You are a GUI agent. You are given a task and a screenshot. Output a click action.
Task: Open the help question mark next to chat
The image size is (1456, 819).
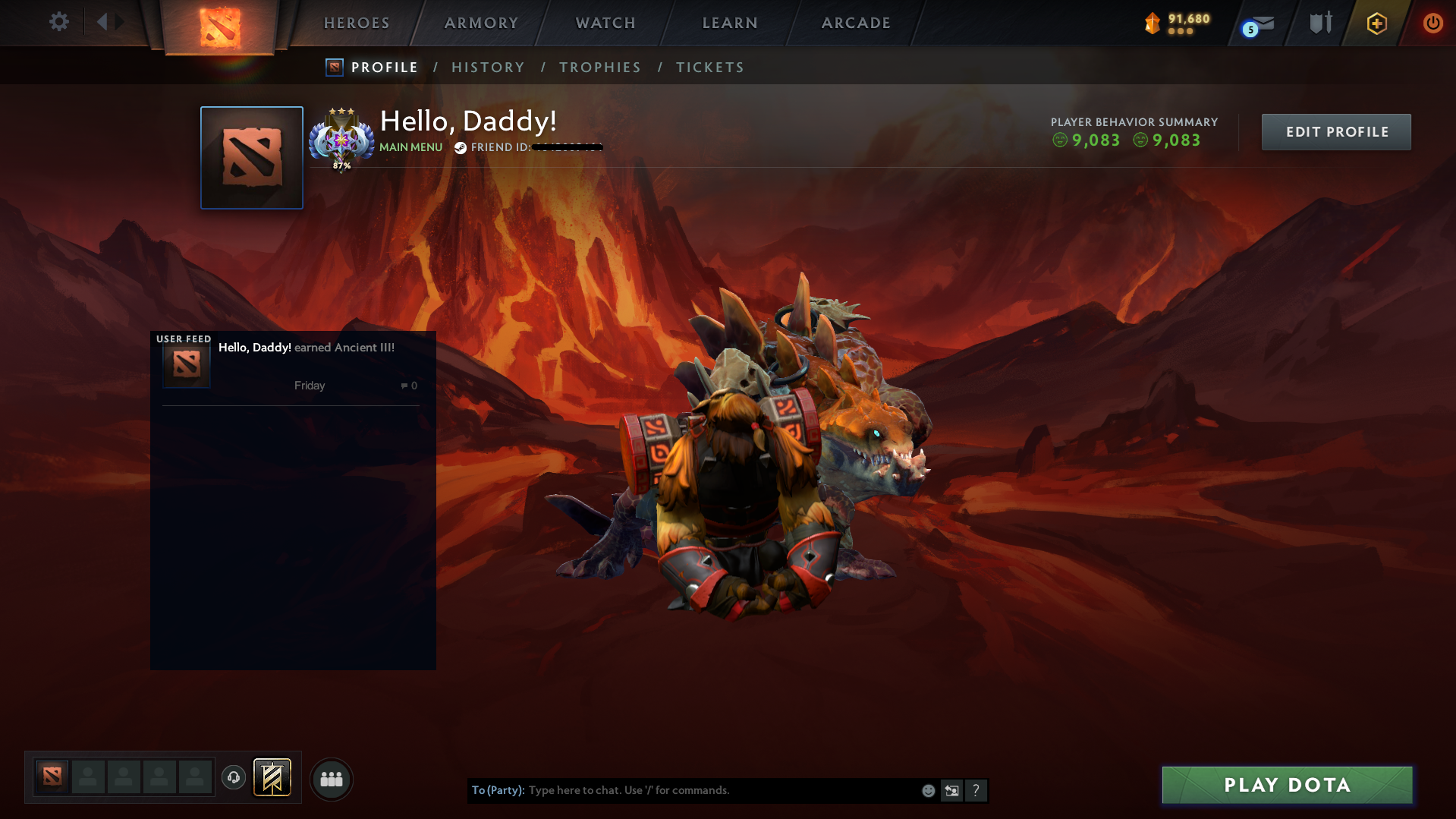(x=976, y=790)
